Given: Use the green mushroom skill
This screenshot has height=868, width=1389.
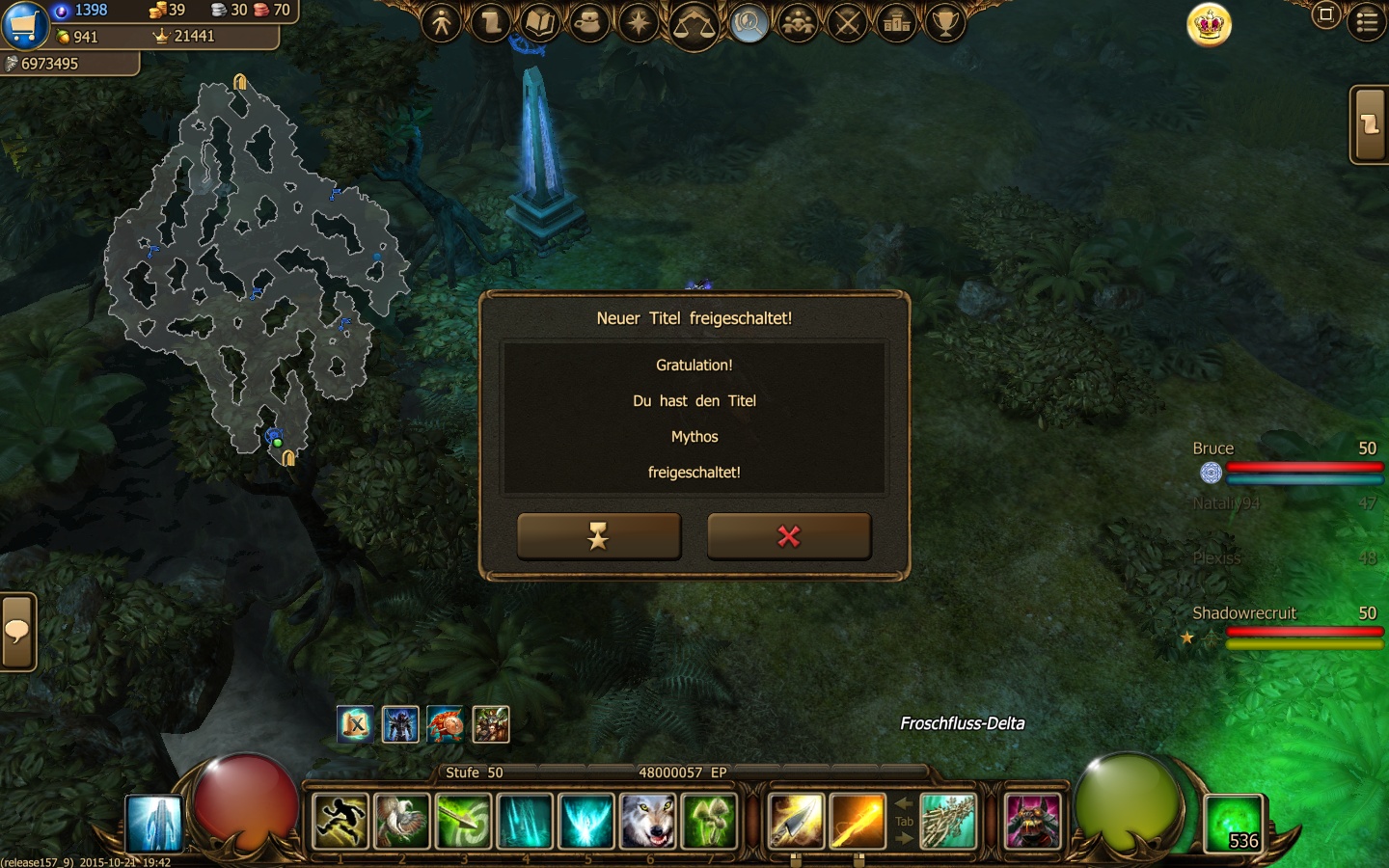Looking at the screenshot, I should (710, 821).
